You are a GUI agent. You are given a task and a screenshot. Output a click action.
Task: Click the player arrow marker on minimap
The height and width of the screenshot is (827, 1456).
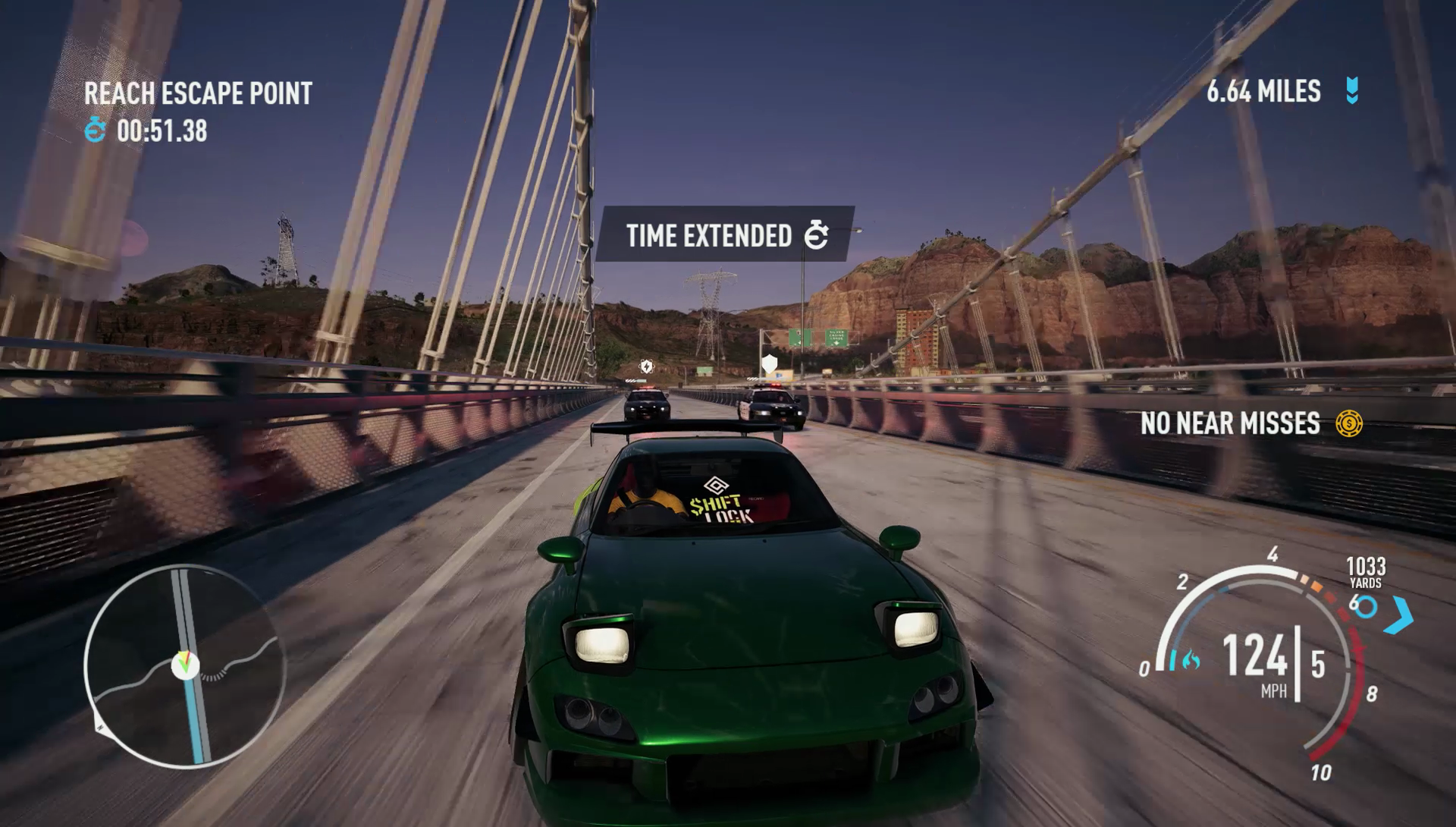pyautogui.click(x=184, y=665)
